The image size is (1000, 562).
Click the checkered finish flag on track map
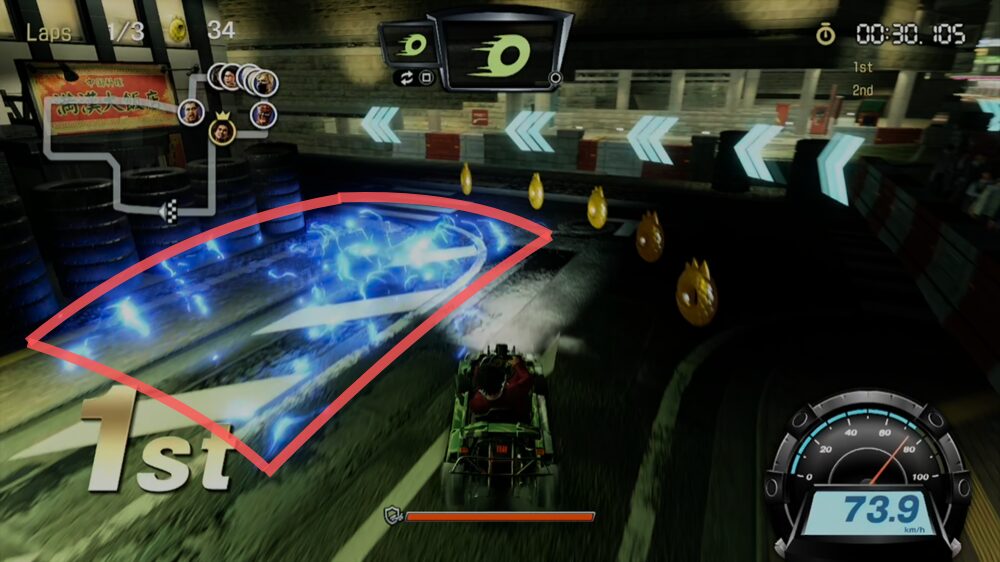tap(169, 210)
